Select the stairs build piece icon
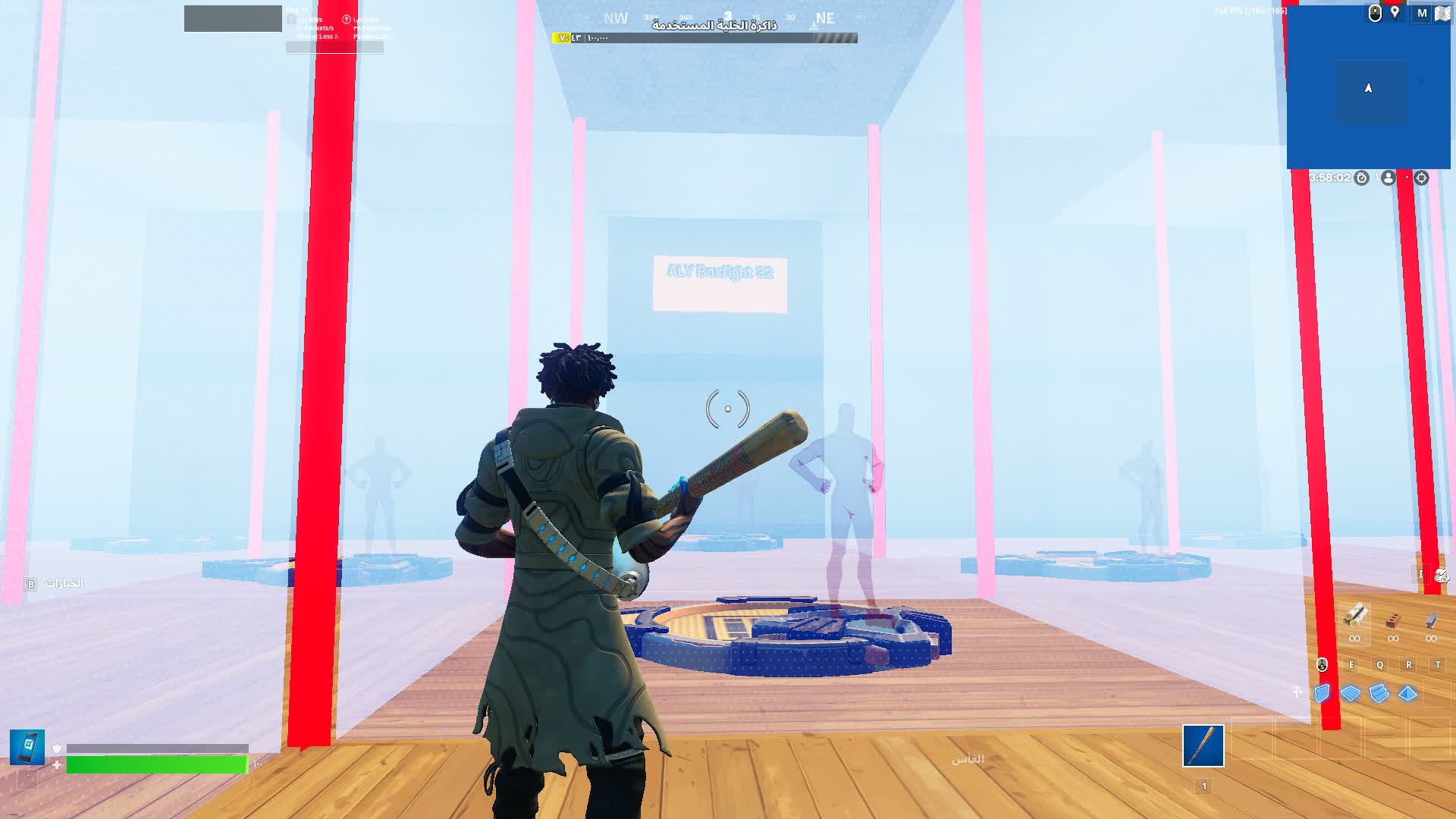 (1378, 692)
